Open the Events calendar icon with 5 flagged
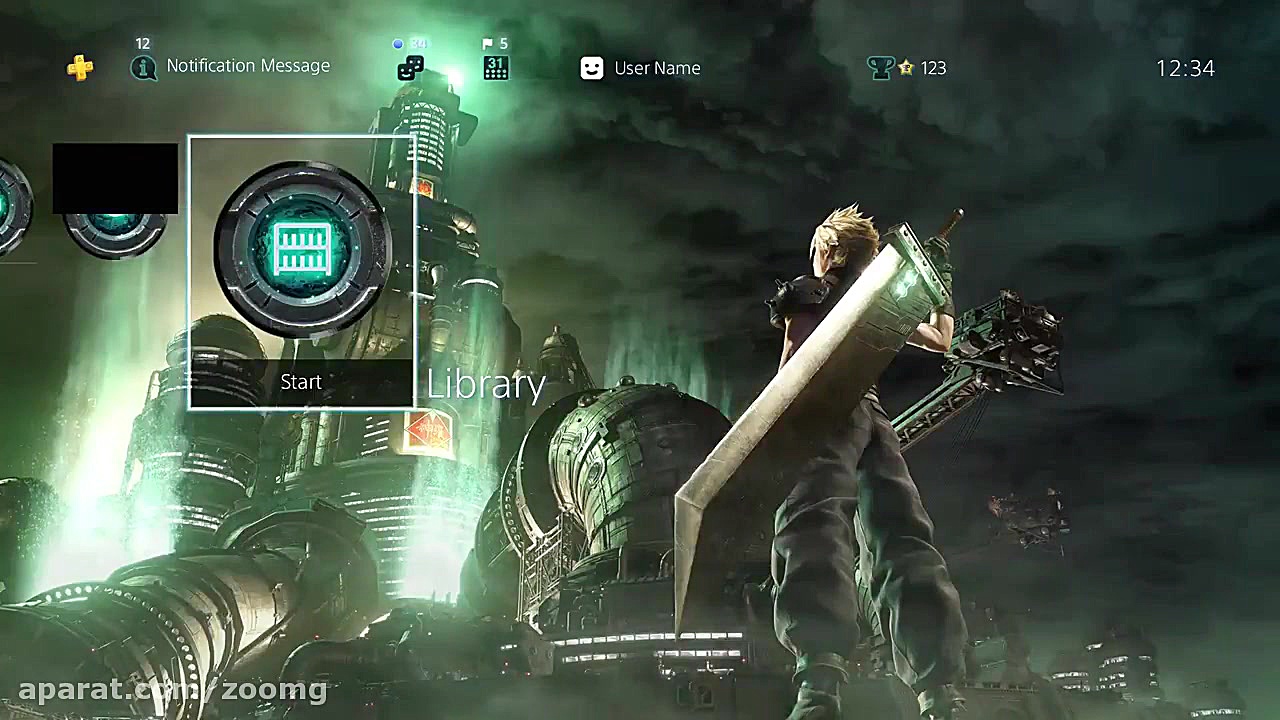 point(496,68)
